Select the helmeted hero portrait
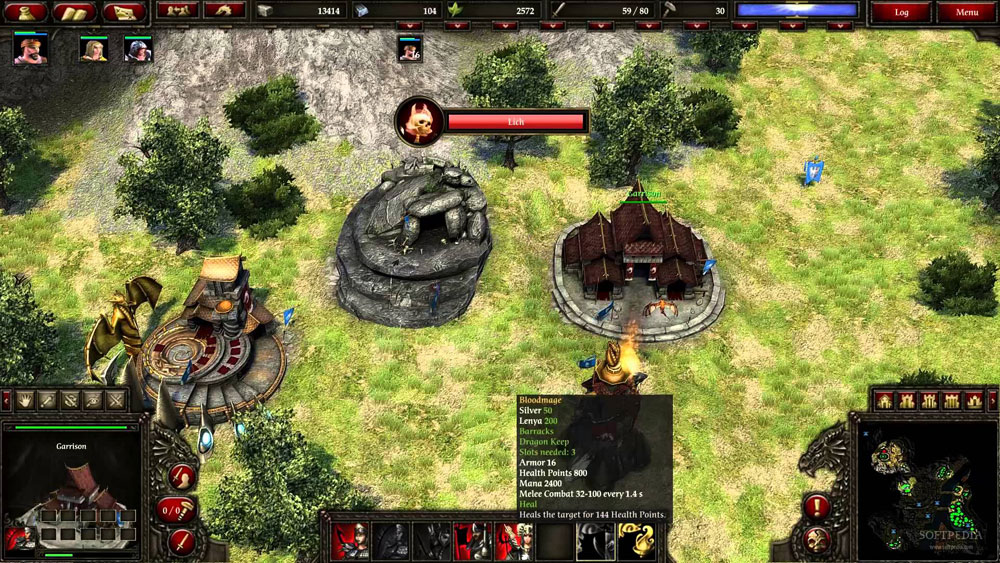This screenshot has height=563, width=1000. click(138, 49)
